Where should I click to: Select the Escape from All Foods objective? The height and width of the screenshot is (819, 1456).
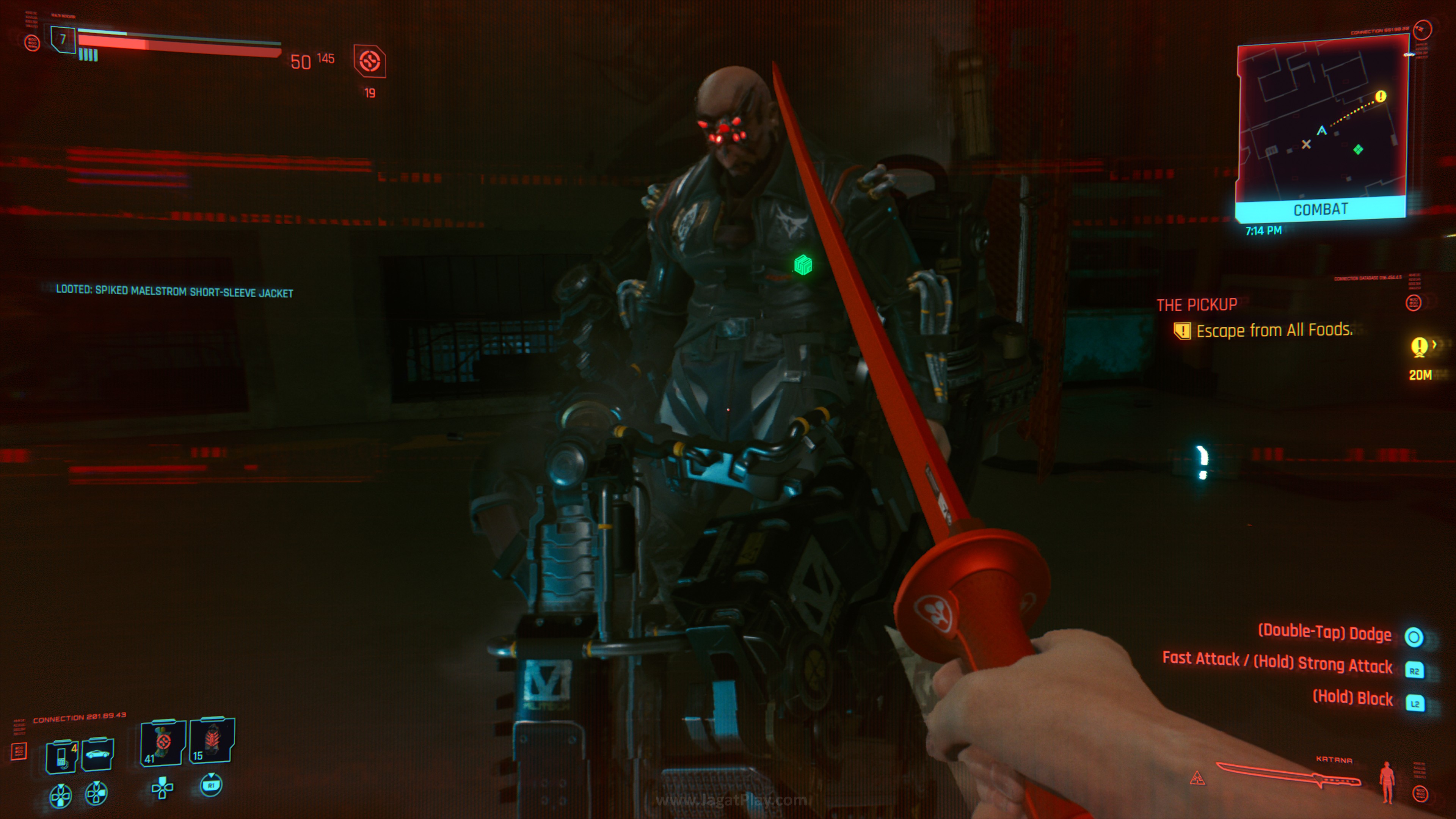click(1274, 330)
